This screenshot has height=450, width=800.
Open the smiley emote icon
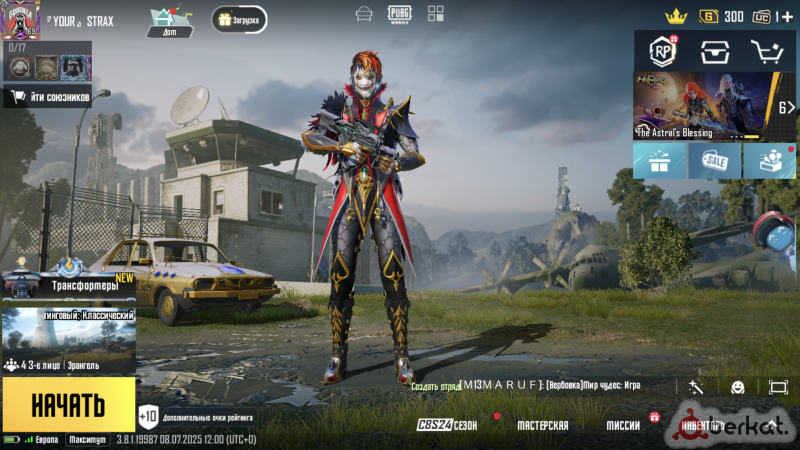point(738,387)
